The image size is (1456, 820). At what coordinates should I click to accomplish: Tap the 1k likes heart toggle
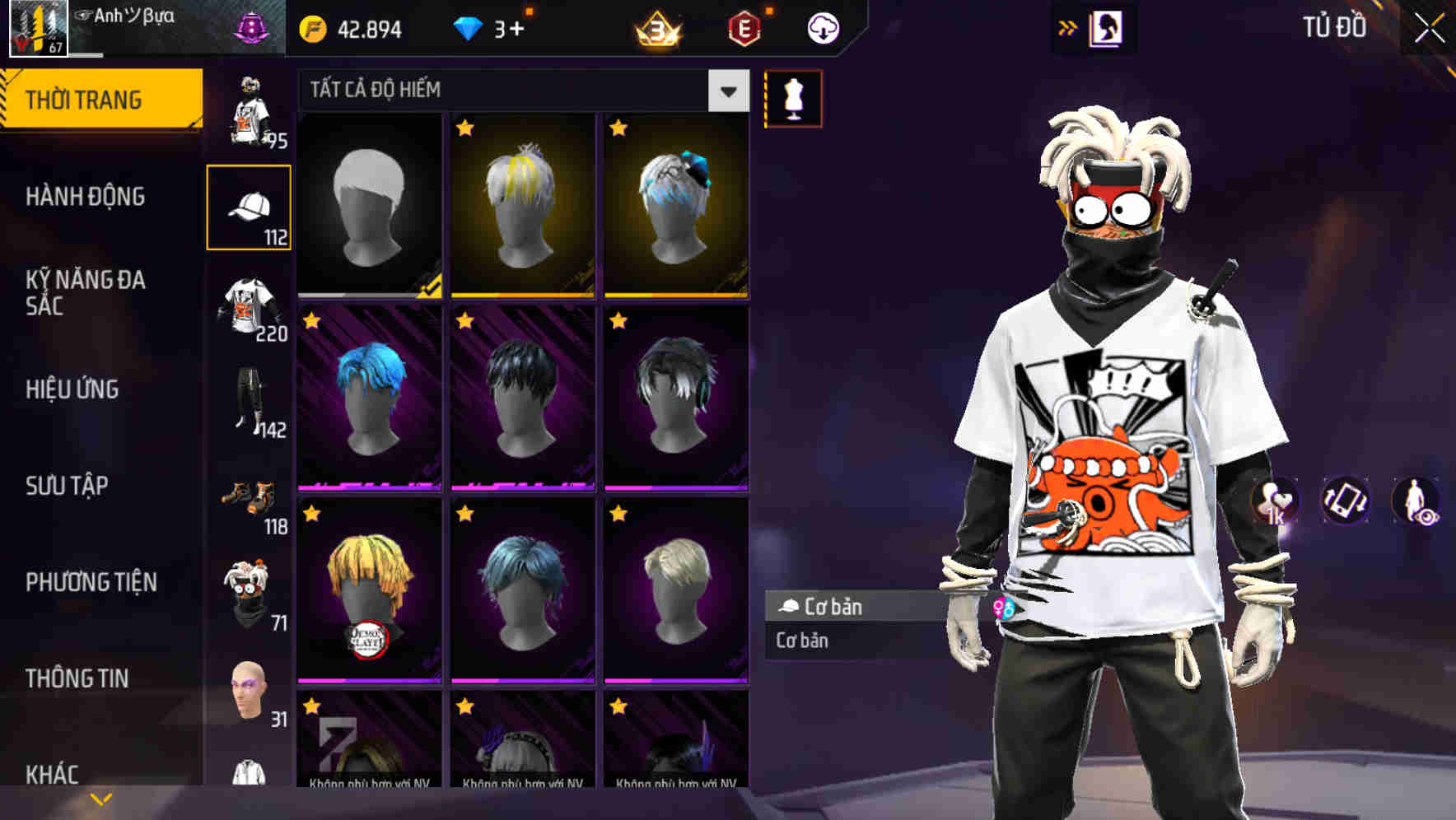1274,502
